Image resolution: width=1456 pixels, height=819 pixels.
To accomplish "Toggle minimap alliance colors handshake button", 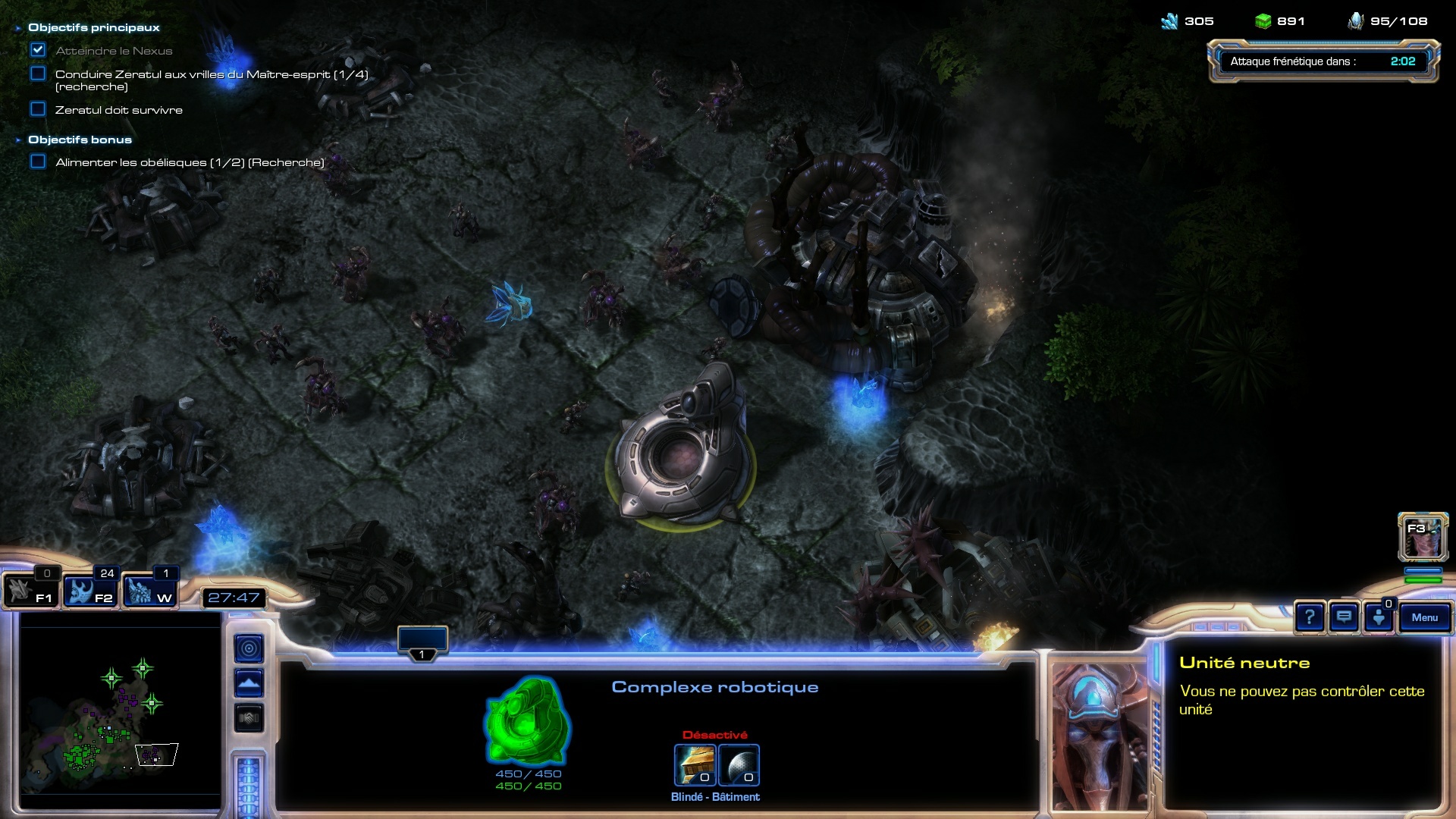I will point(249,718).
